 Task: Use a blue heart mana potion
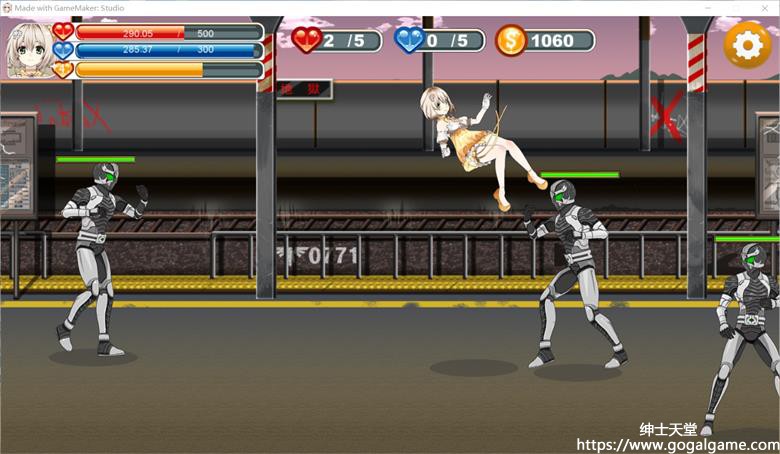[410, 40]
